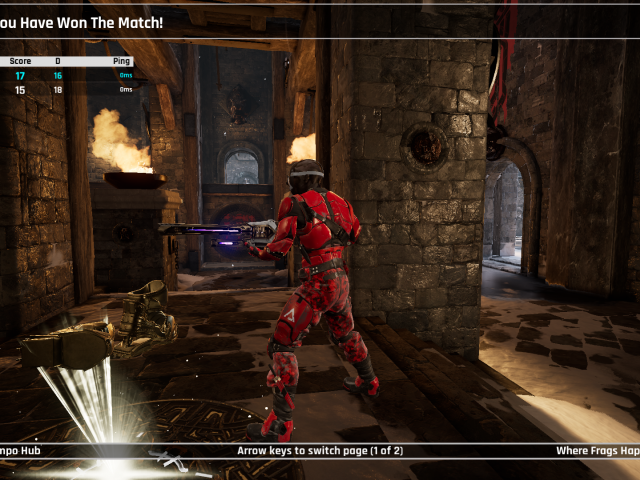Click the Score column header
Screen dimensions: 640x480
(x=20, y=61)
